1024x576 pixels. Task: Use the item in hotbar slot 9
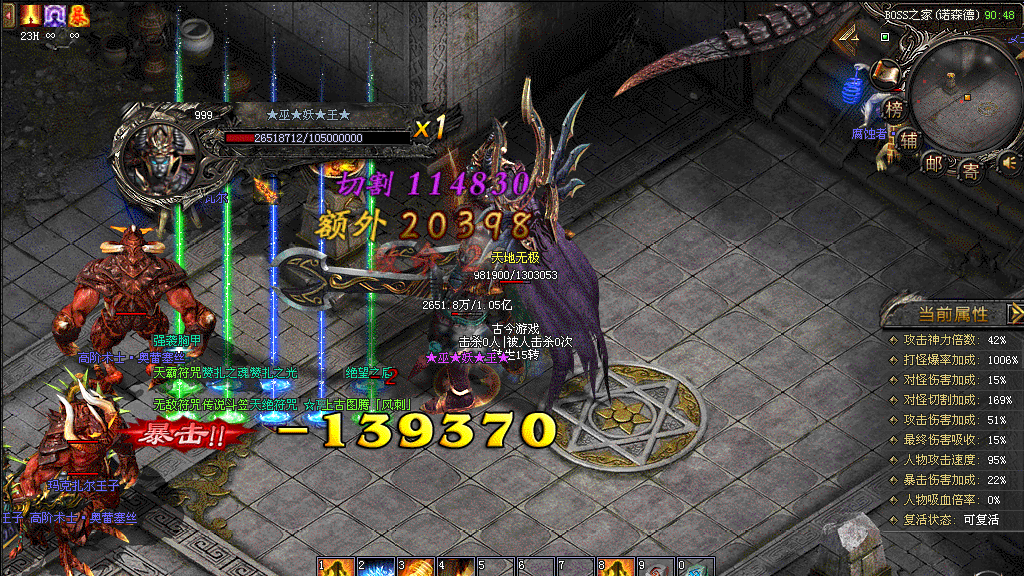click(x=655, y=567)
